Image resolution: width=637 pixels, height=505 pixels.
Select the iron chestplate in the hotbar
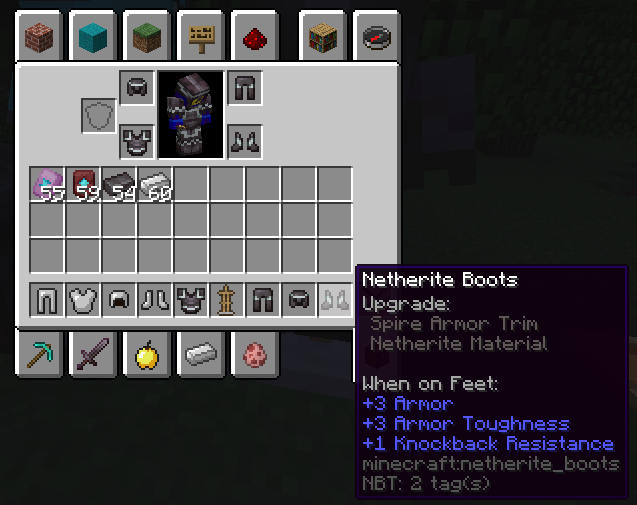coord(83,299)
